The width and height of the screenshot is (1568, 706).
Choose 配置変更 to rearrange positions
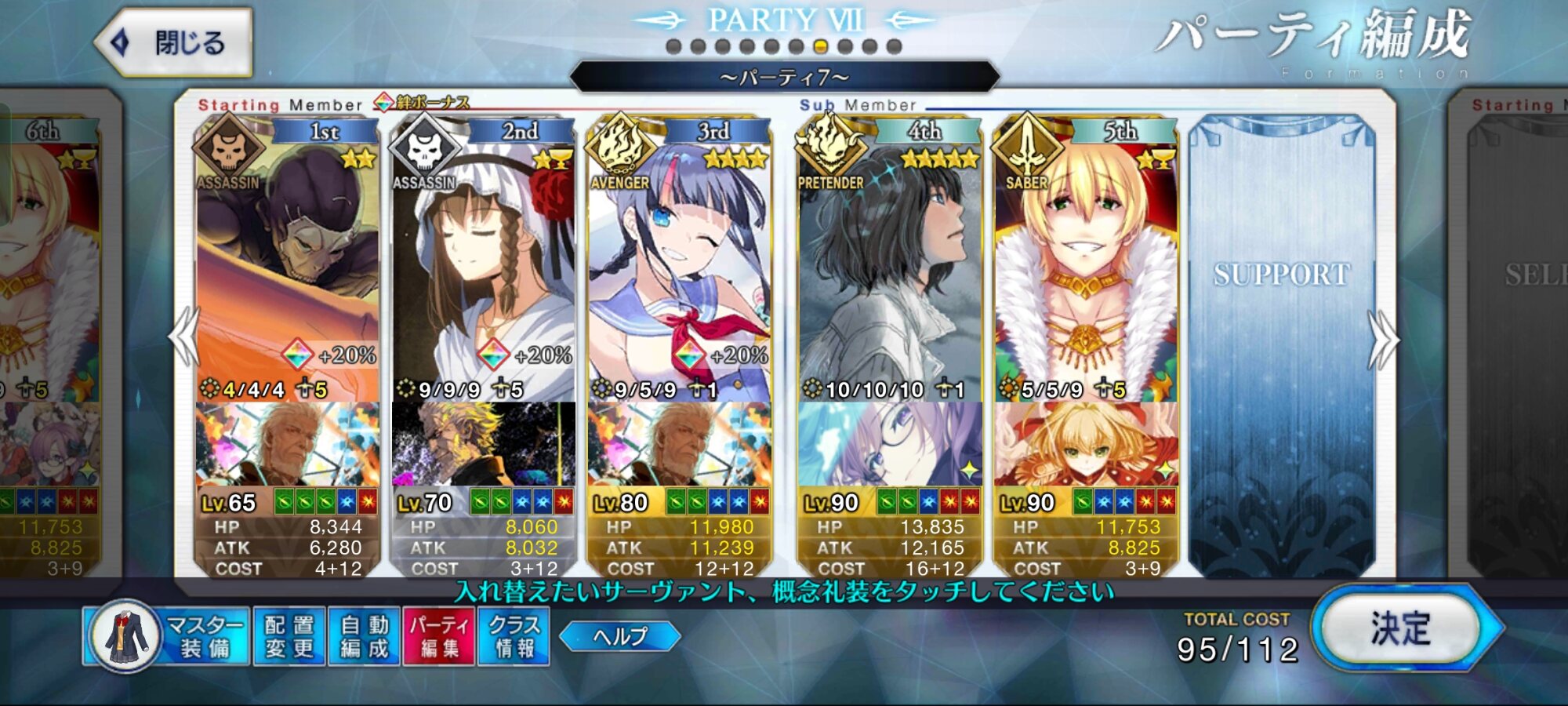click(x=289, y=636)
